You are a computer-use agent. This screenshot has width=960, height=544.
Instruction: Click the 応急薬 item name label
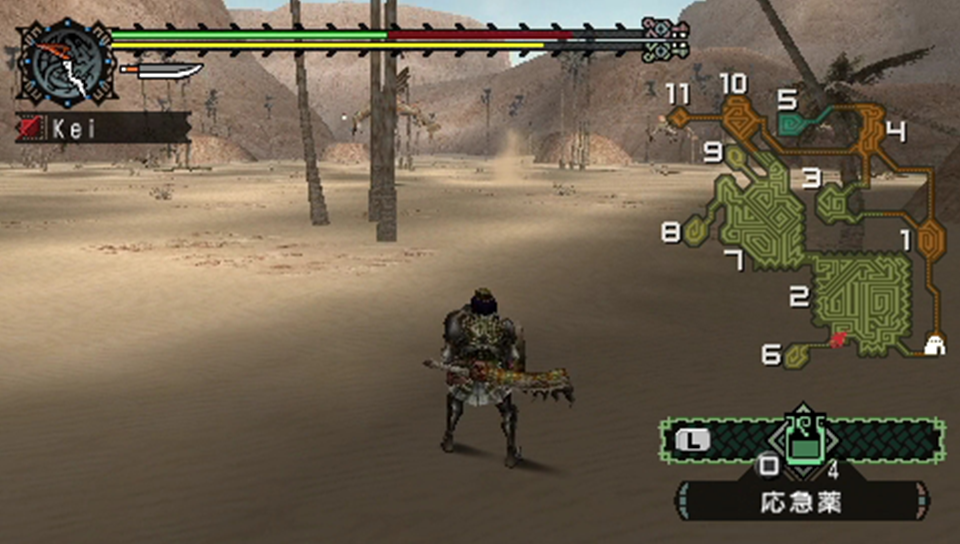coord(802,501)
